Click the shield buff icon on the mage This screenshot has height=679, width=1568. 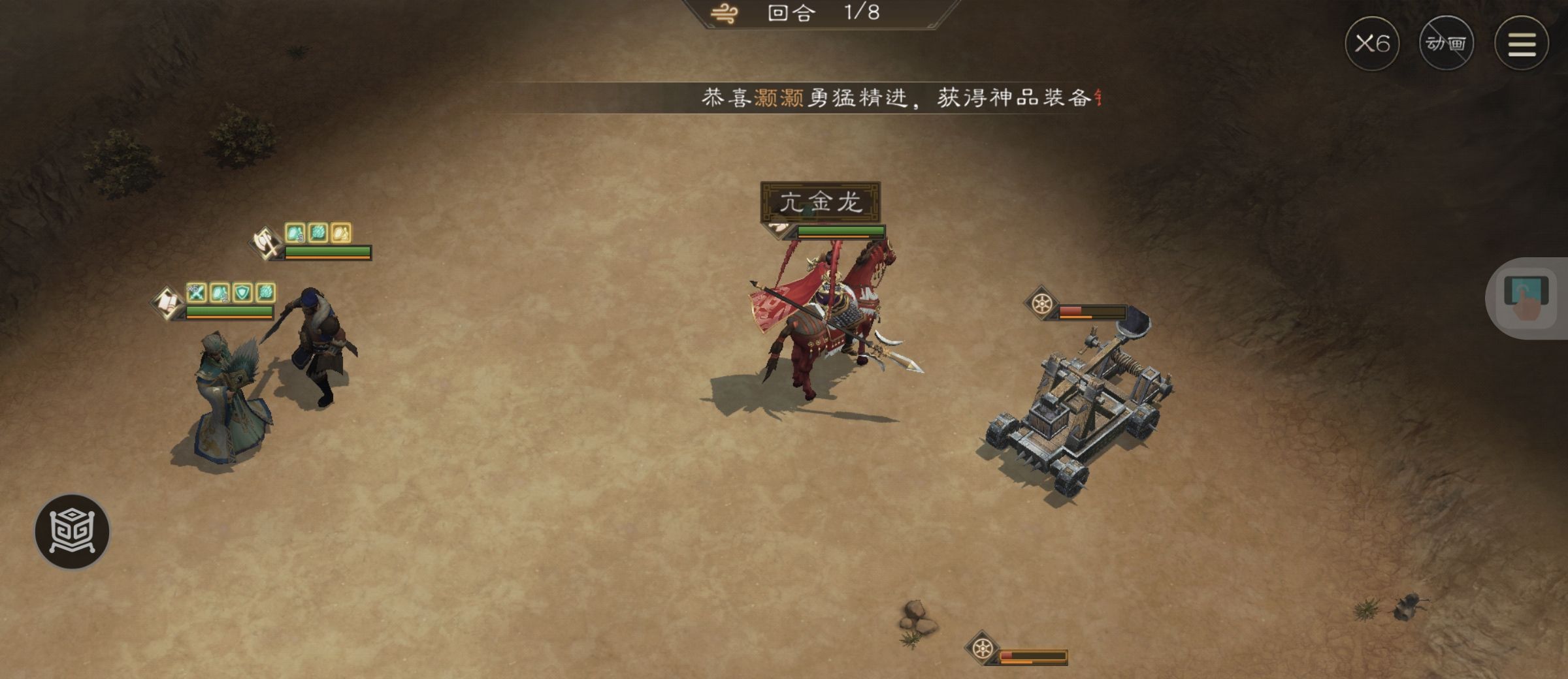point(242,294)
